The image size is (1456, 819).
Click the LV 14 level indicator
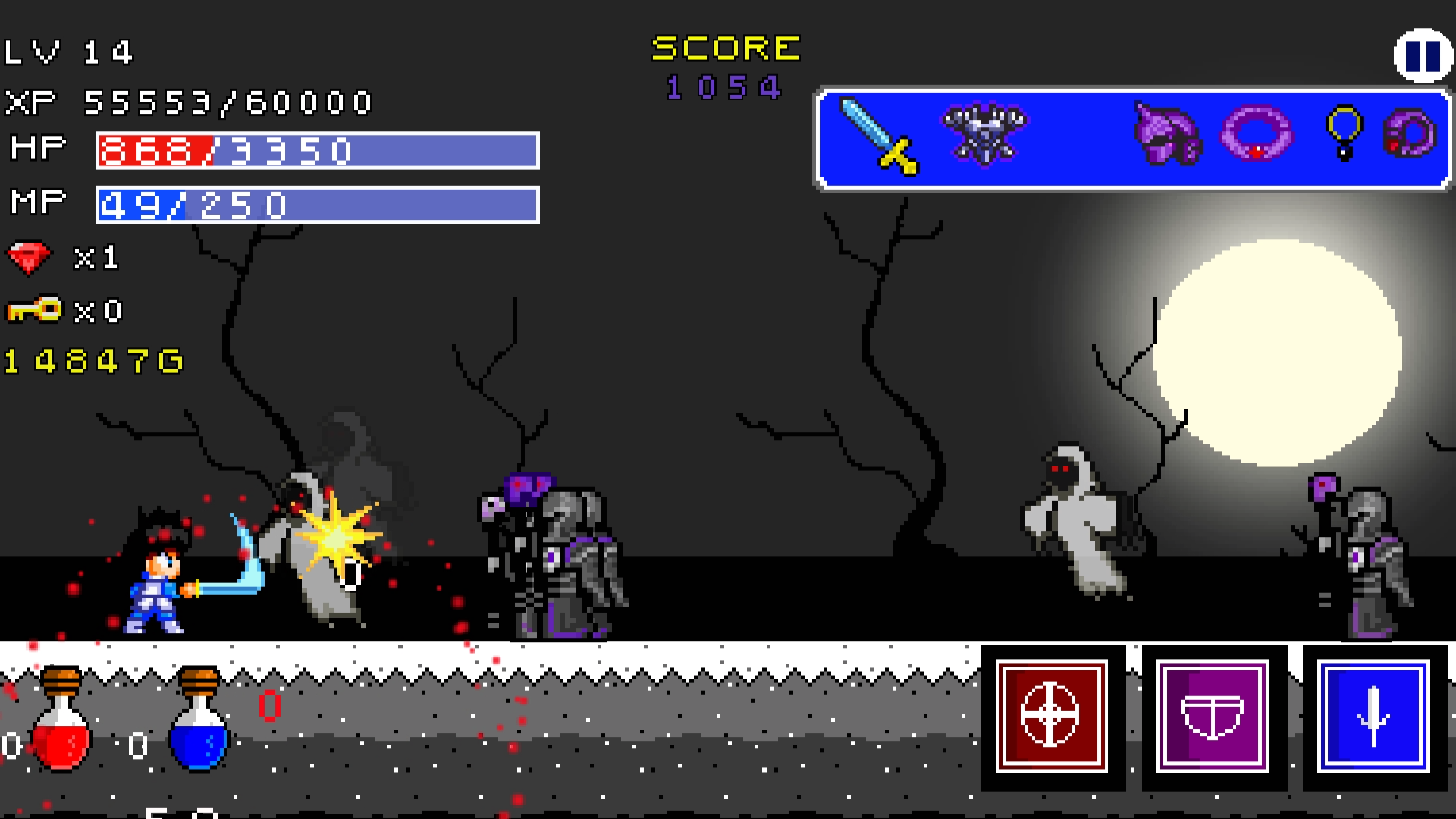coord(68,52)
